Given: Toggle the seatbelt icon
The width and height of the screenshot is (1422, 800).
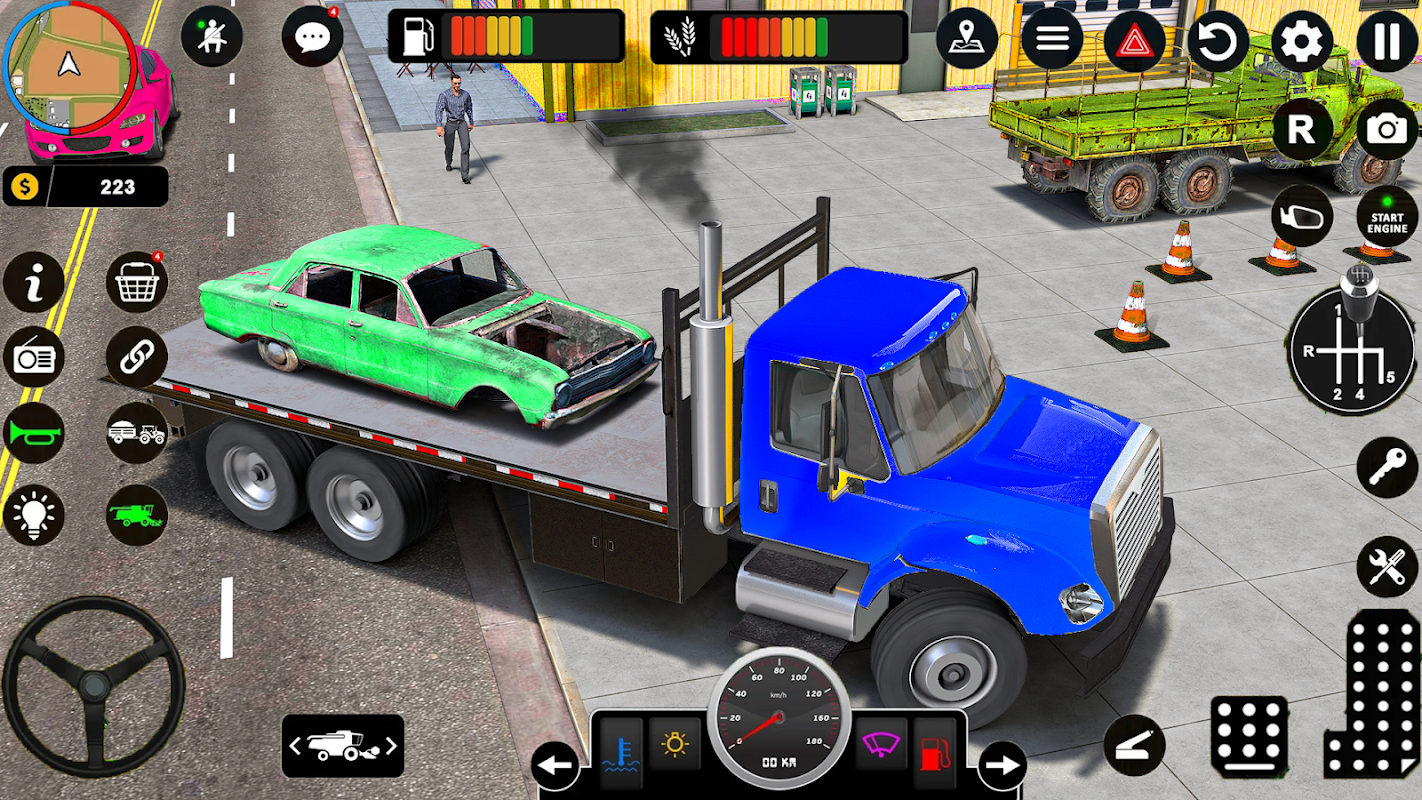Looking at the screenshot, I should point(212,36).
